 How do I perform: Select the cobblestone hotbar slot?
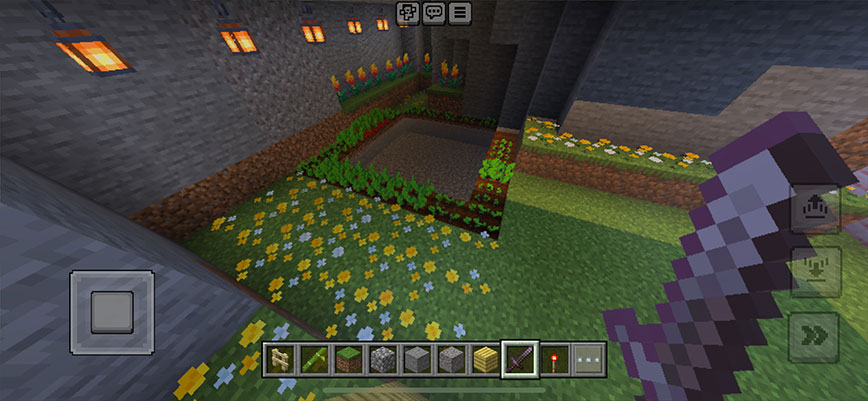point(384,359)
